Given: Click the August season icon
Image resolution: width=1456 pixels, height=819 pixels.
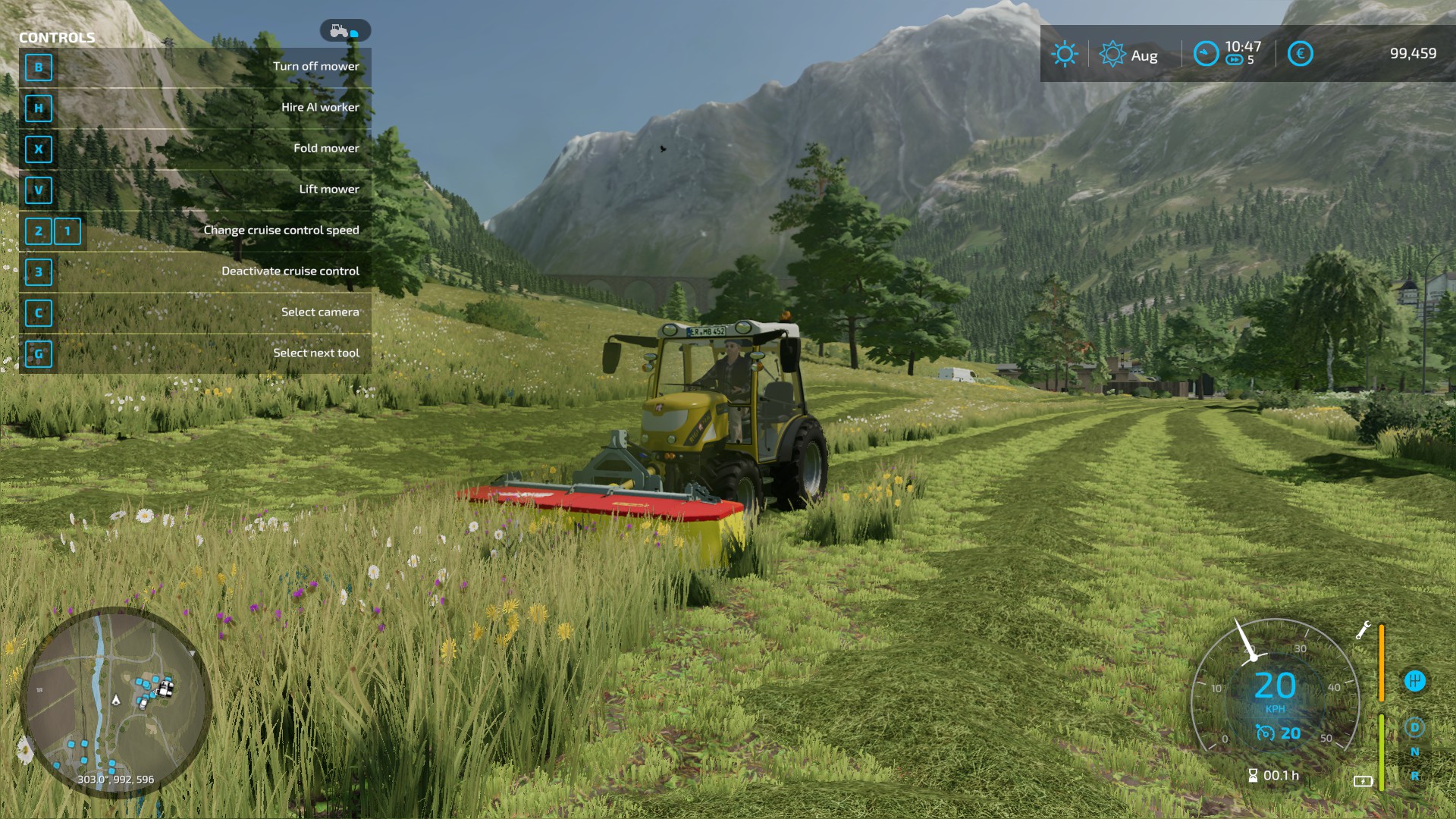Looking at the screenshot, I should point(1112,54).
